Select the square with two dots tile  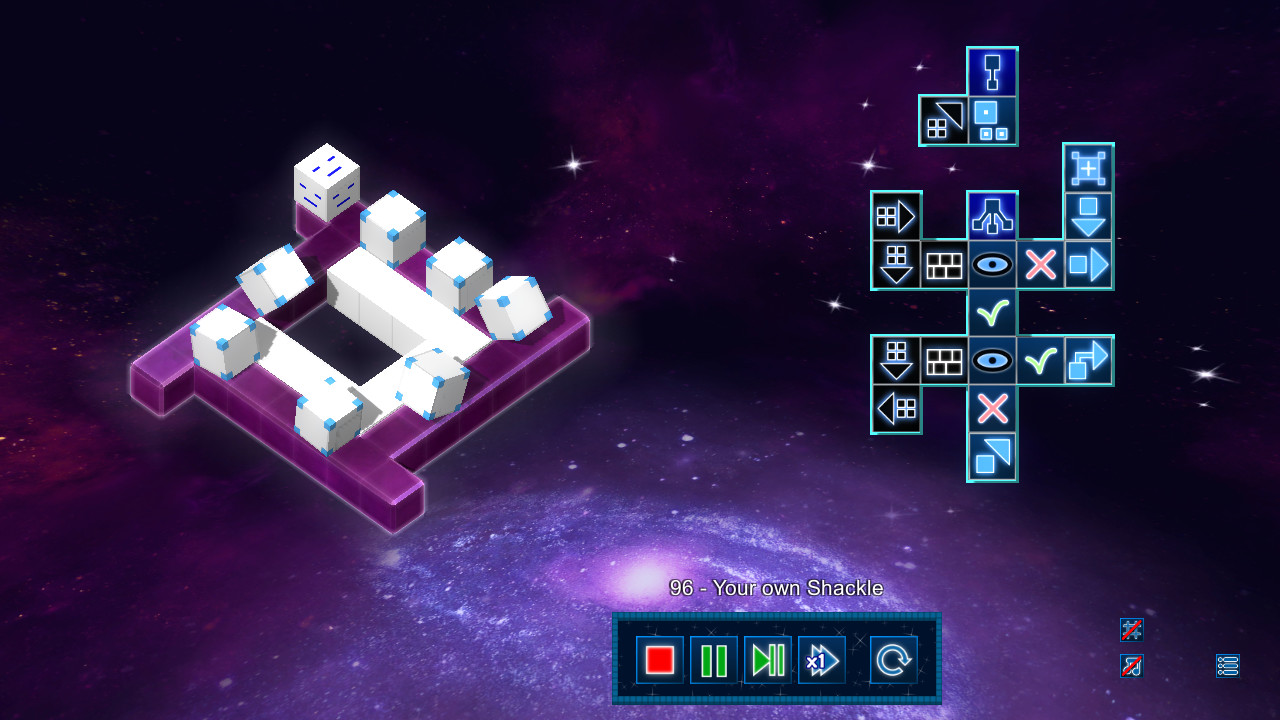992,120
